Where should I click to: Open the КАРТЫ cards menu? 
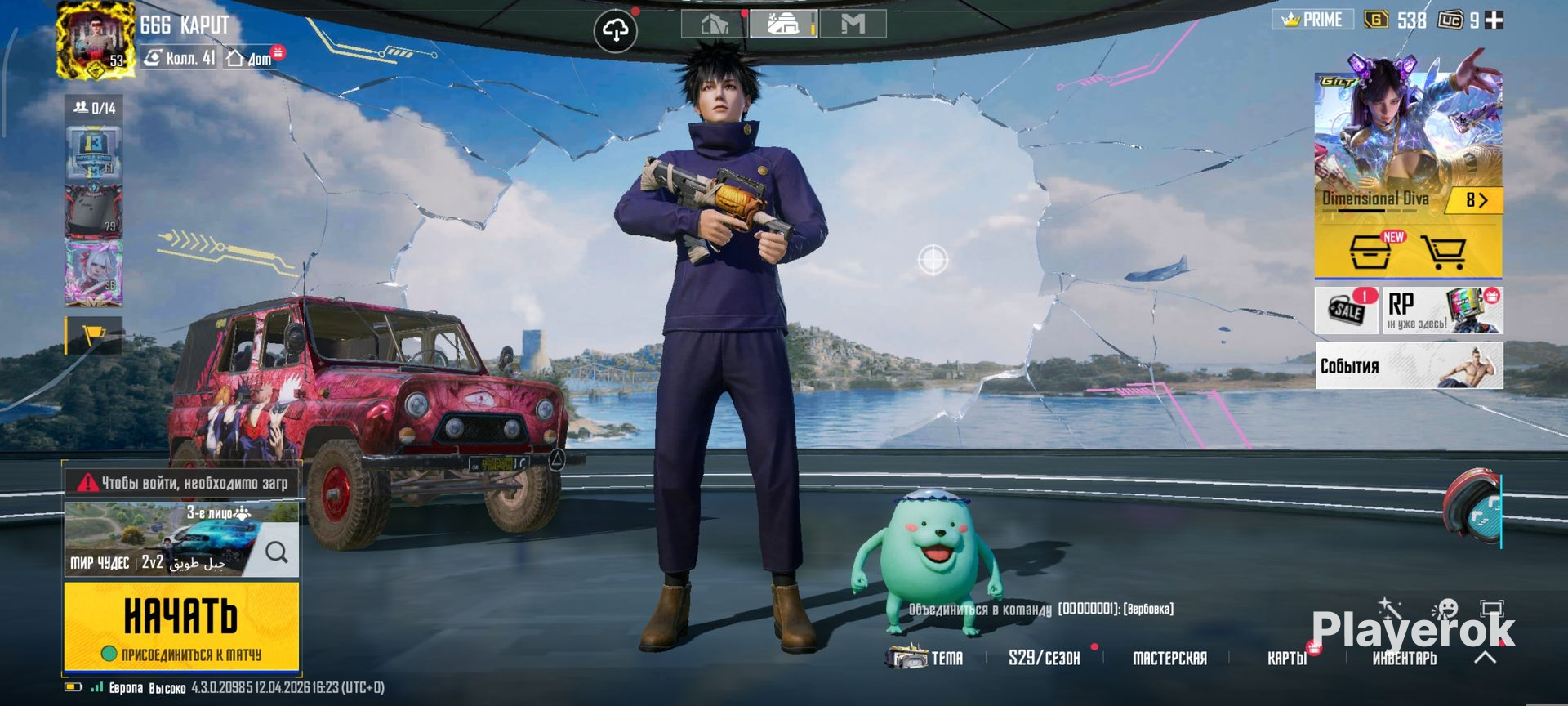pyautogui.click(x=1286, y=658)
